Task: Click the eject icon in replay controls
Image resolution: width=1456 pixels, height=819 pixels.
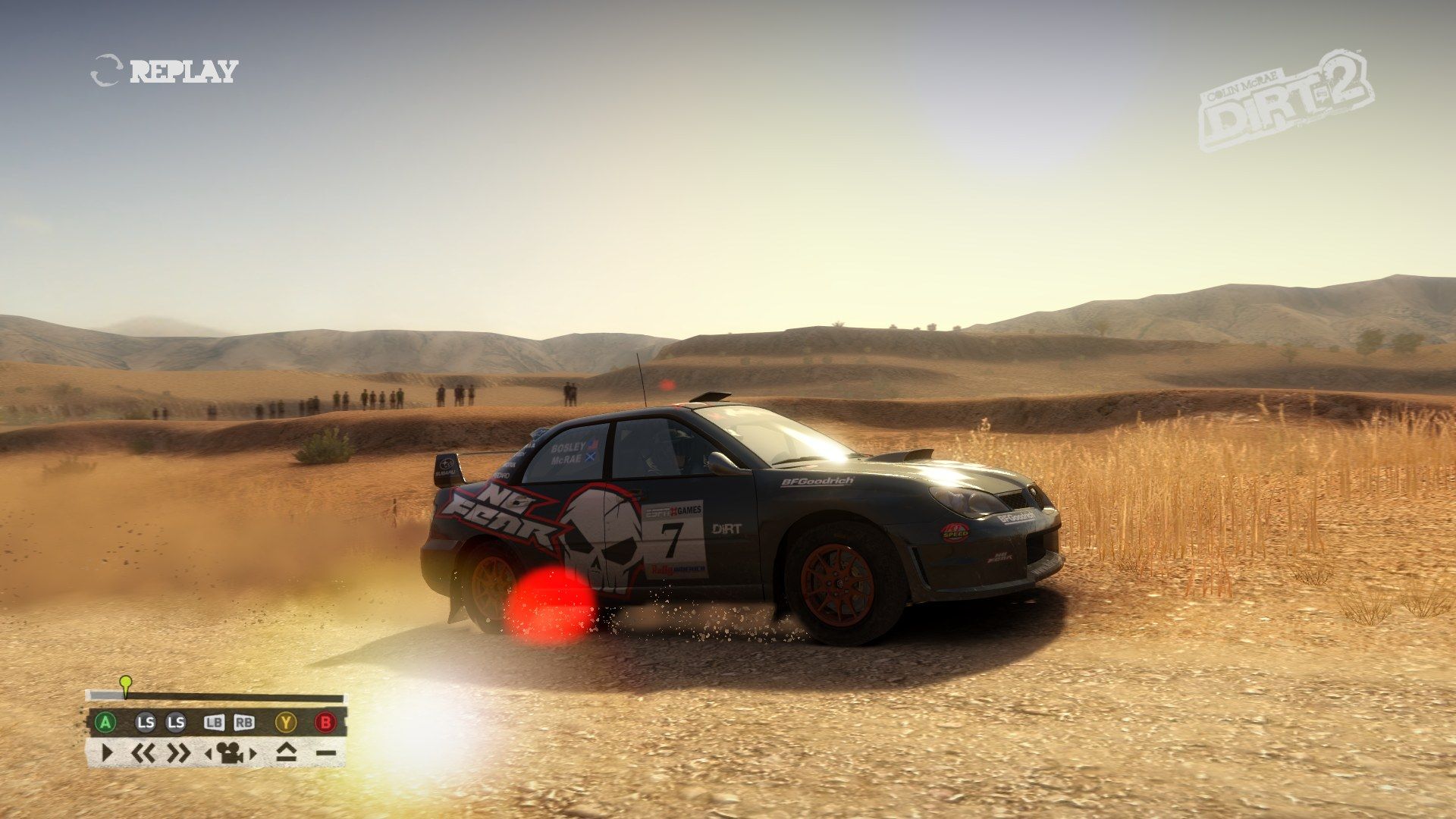Action: click(286, 753)
